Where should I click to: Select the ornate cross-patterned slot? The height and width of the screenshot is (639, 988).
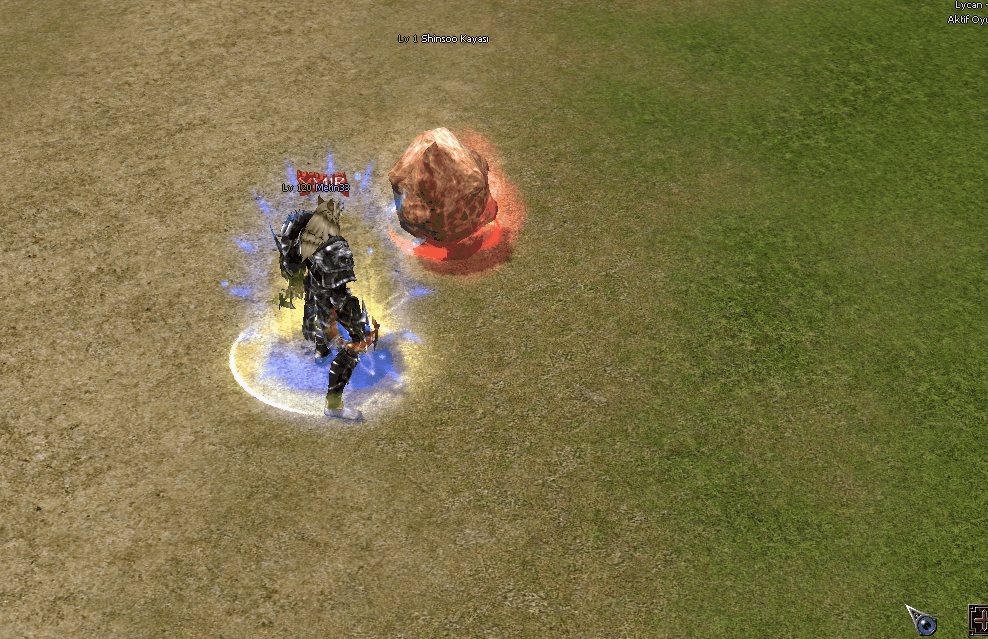(x=979, y=620)
